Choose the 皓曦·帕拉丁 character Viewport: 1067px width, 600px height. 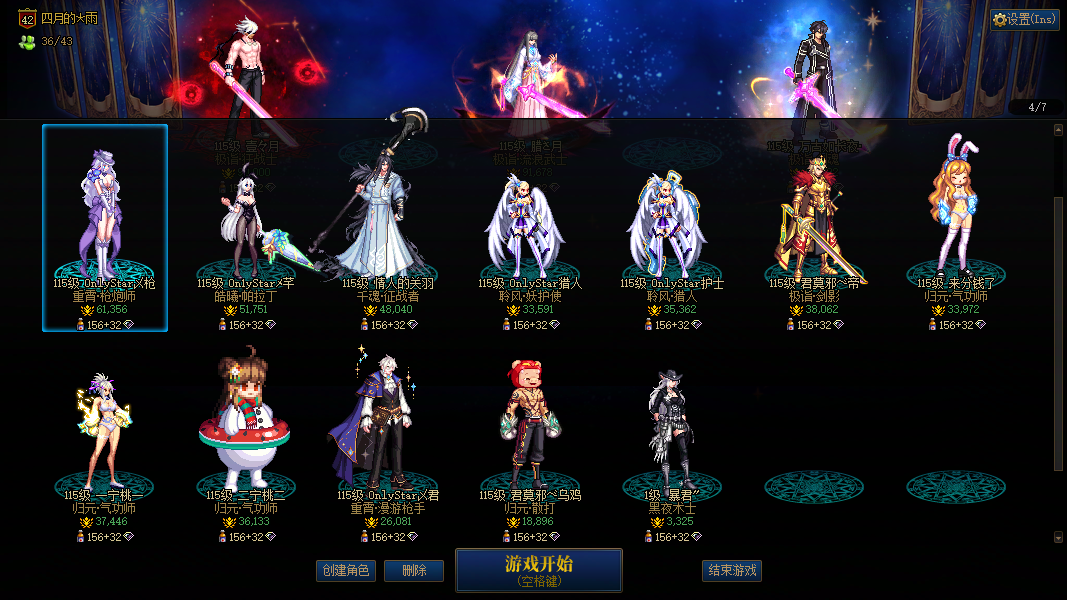[247, 230]
